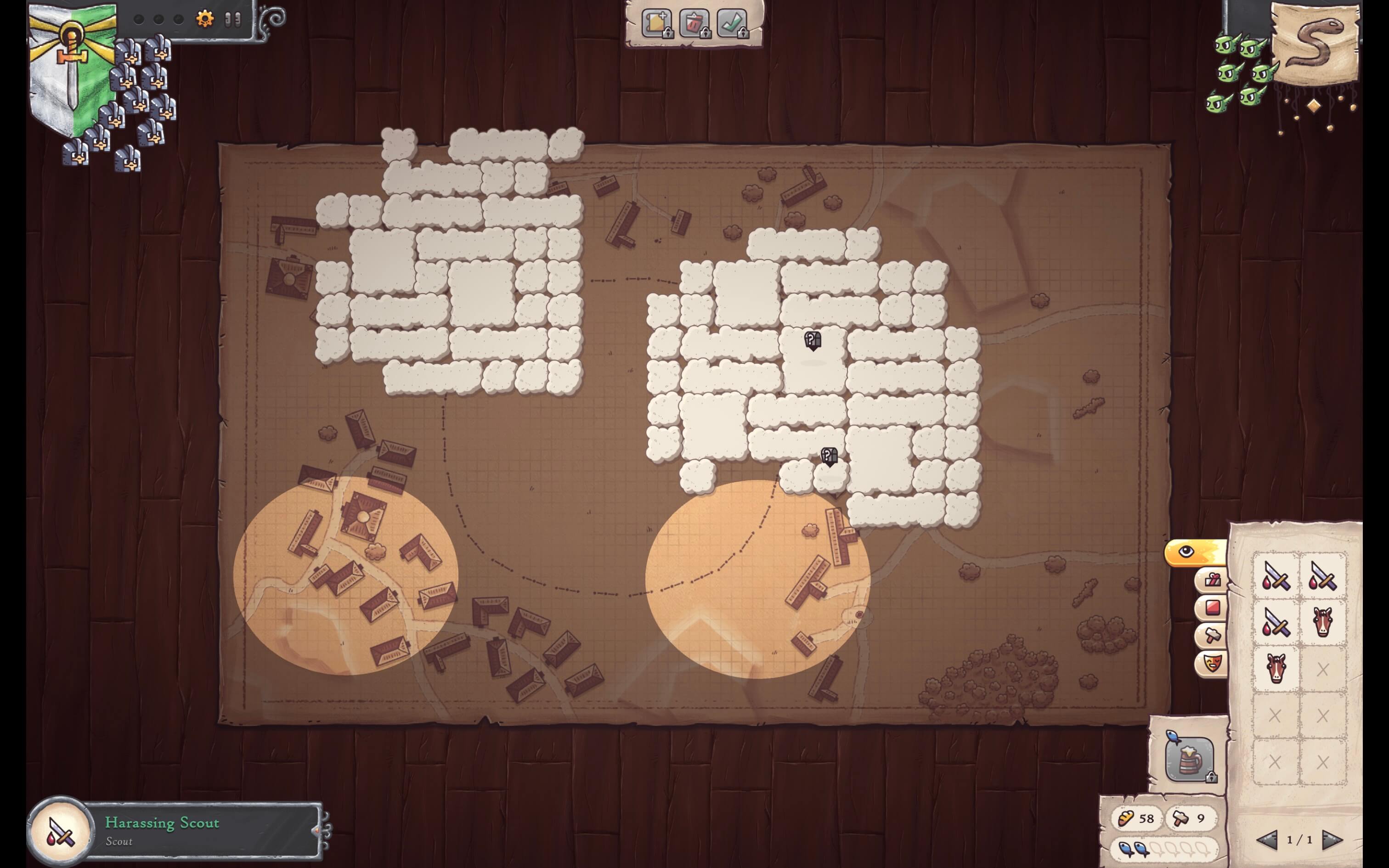Click the locked add-note scroll button

657,23
